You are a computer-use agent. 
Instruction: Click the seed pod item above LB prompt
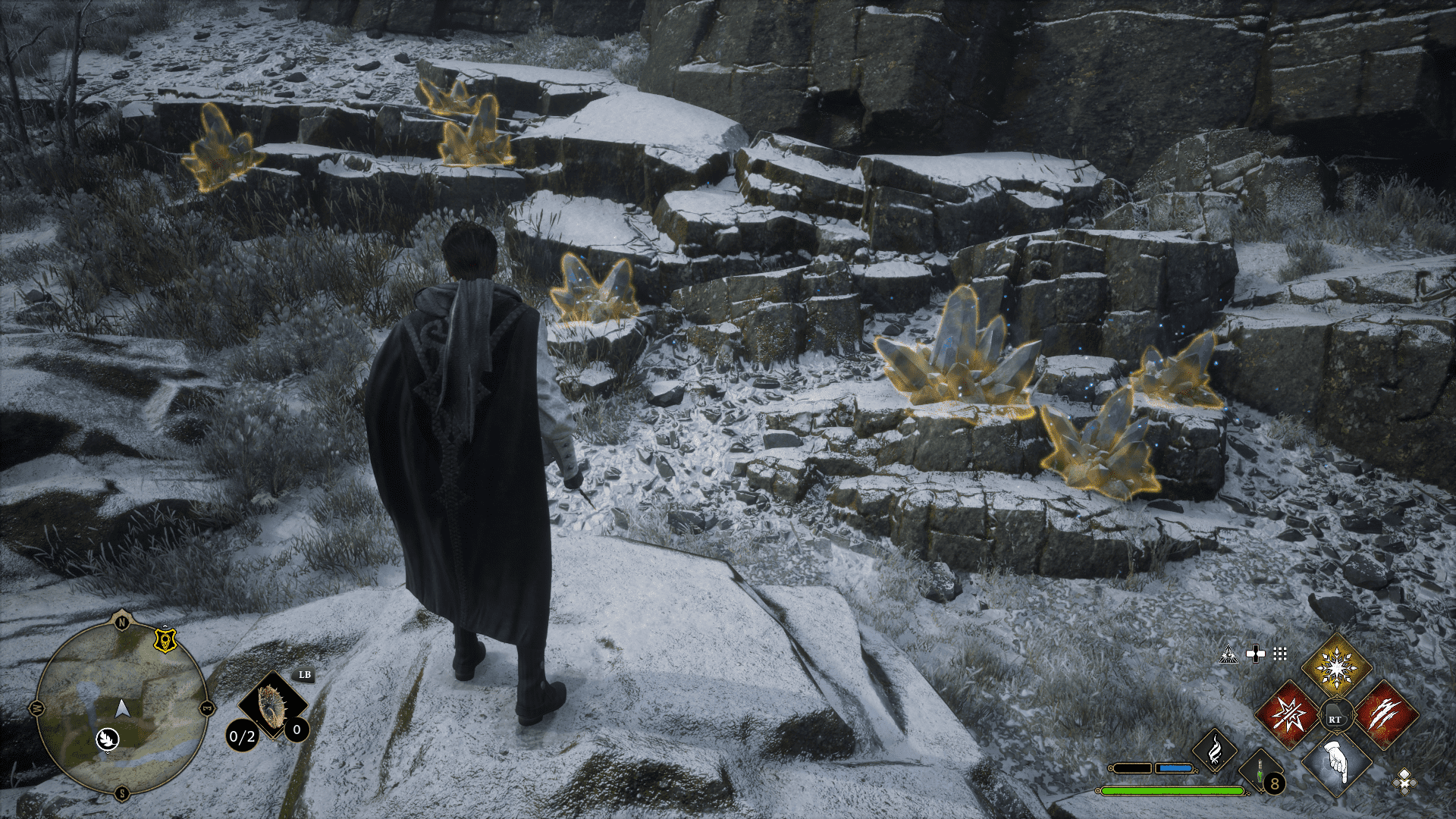click(271, 703)
